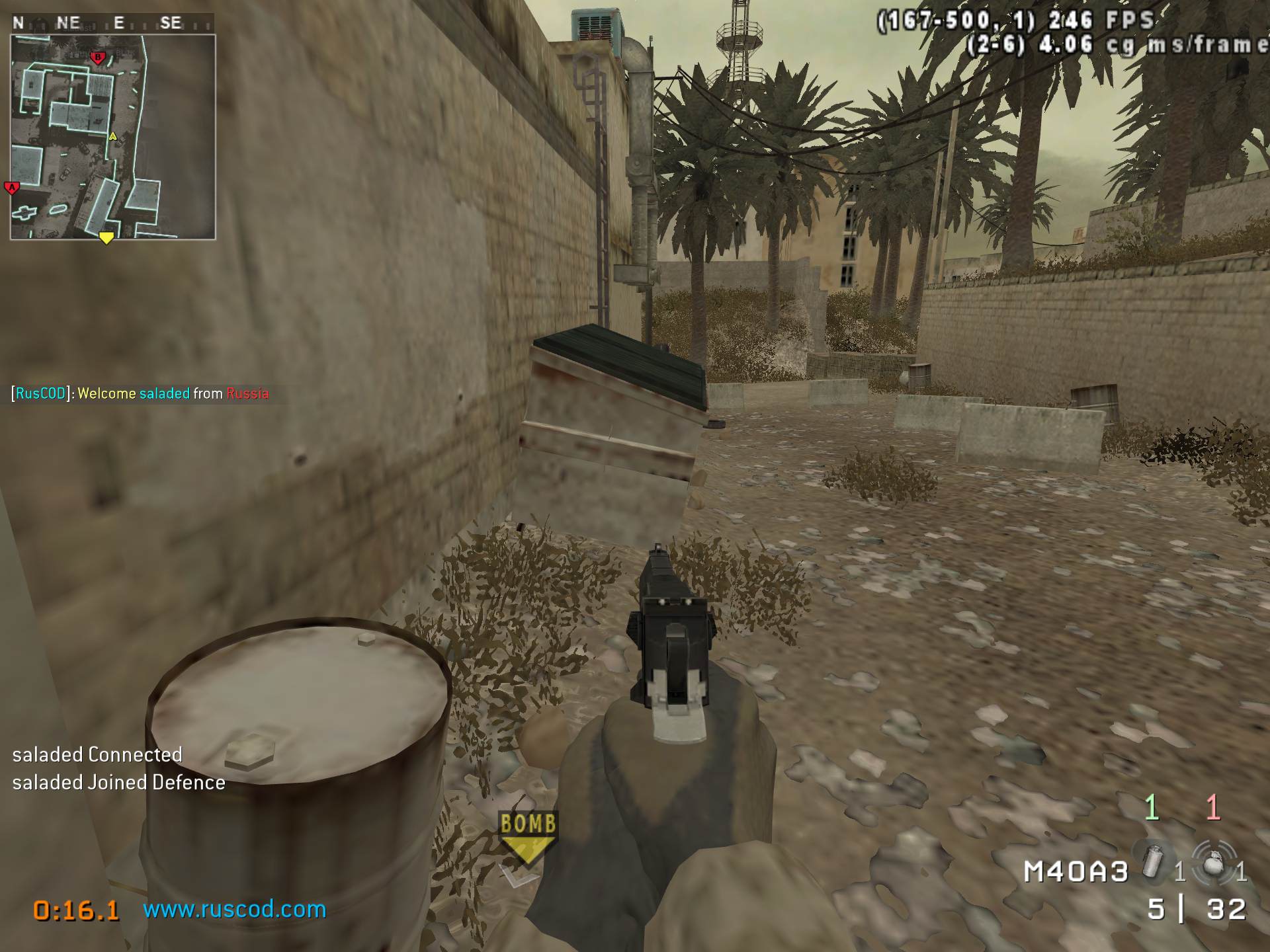Click the M40A3 weapon name
Image resolution: width=1270 pixels, height=952 pixels.
pos(1076,872)
